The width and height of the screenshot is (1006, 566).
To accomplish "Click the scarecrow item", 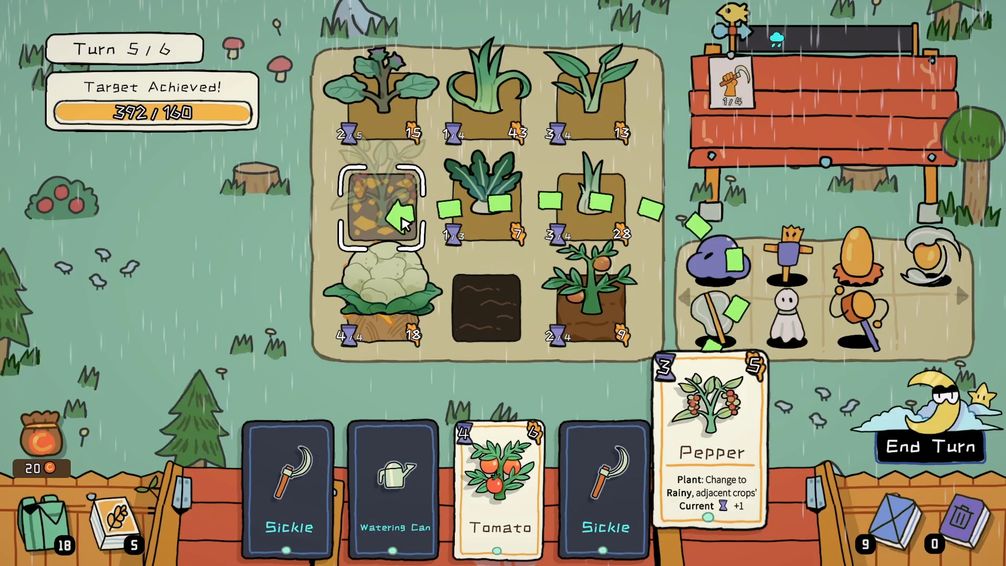I will (785, 254).
